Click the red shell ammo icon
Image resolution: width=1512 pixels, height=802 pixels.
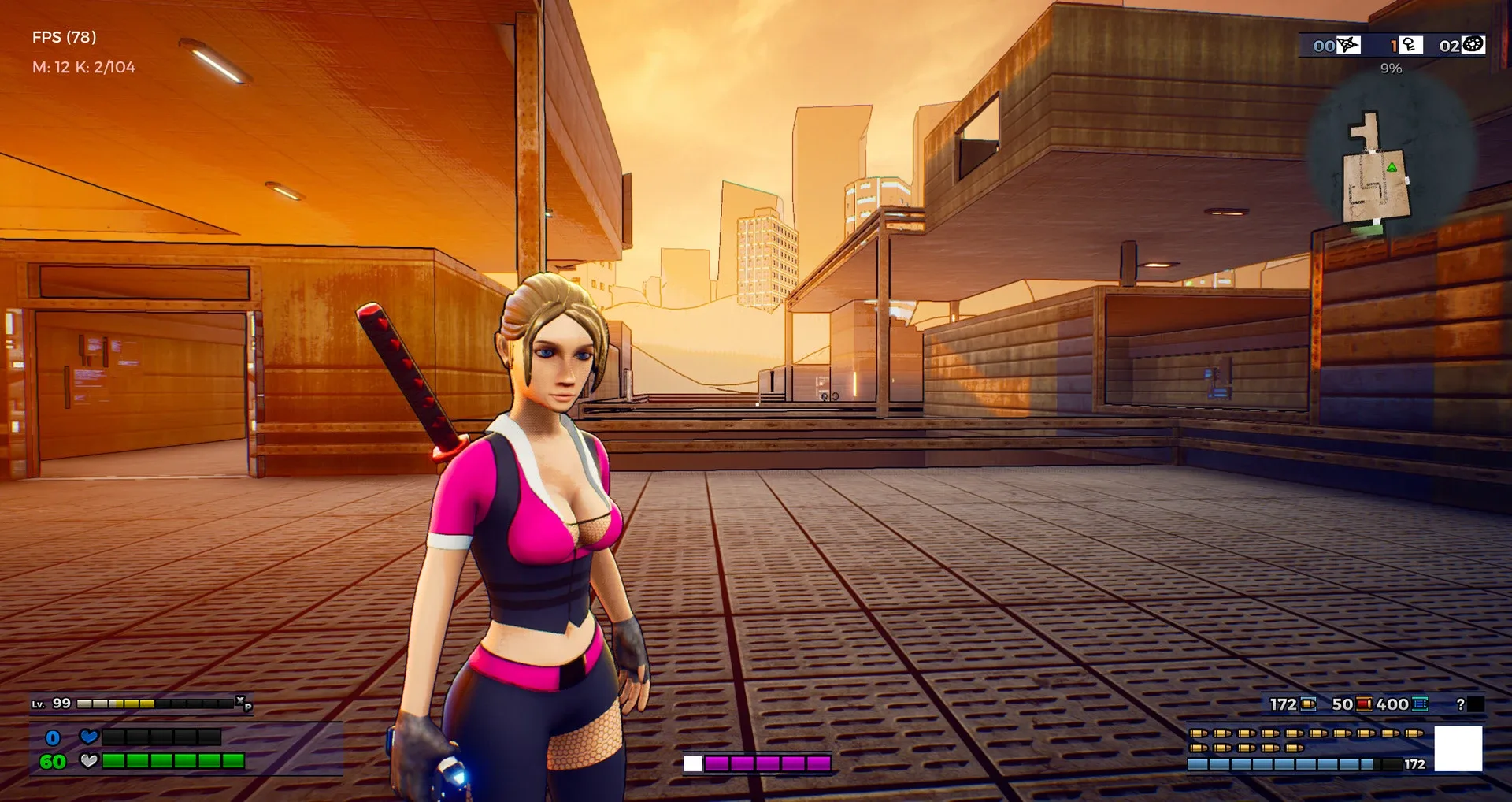[x=1362, y=704]
